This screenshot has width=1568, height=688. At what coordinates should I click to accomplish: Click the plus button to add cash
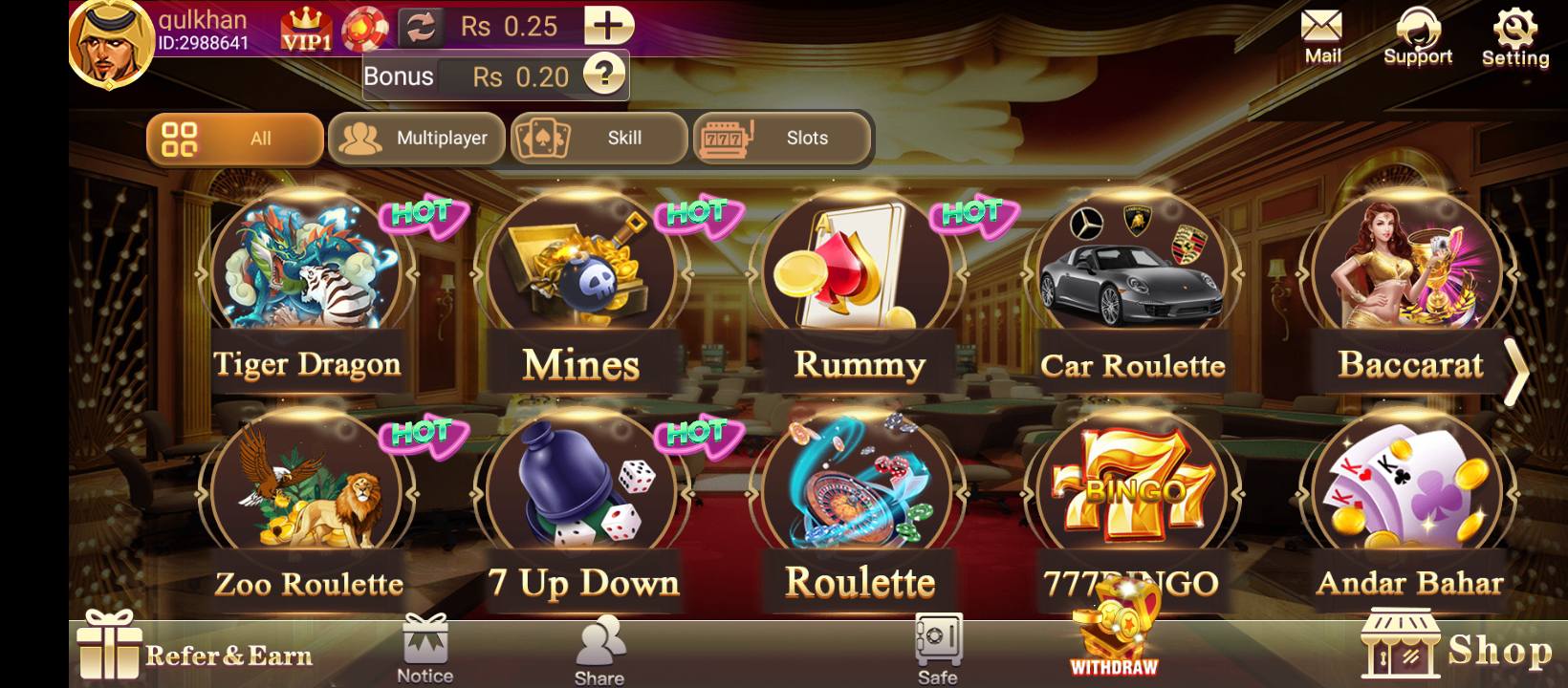(x=608, y=26)
